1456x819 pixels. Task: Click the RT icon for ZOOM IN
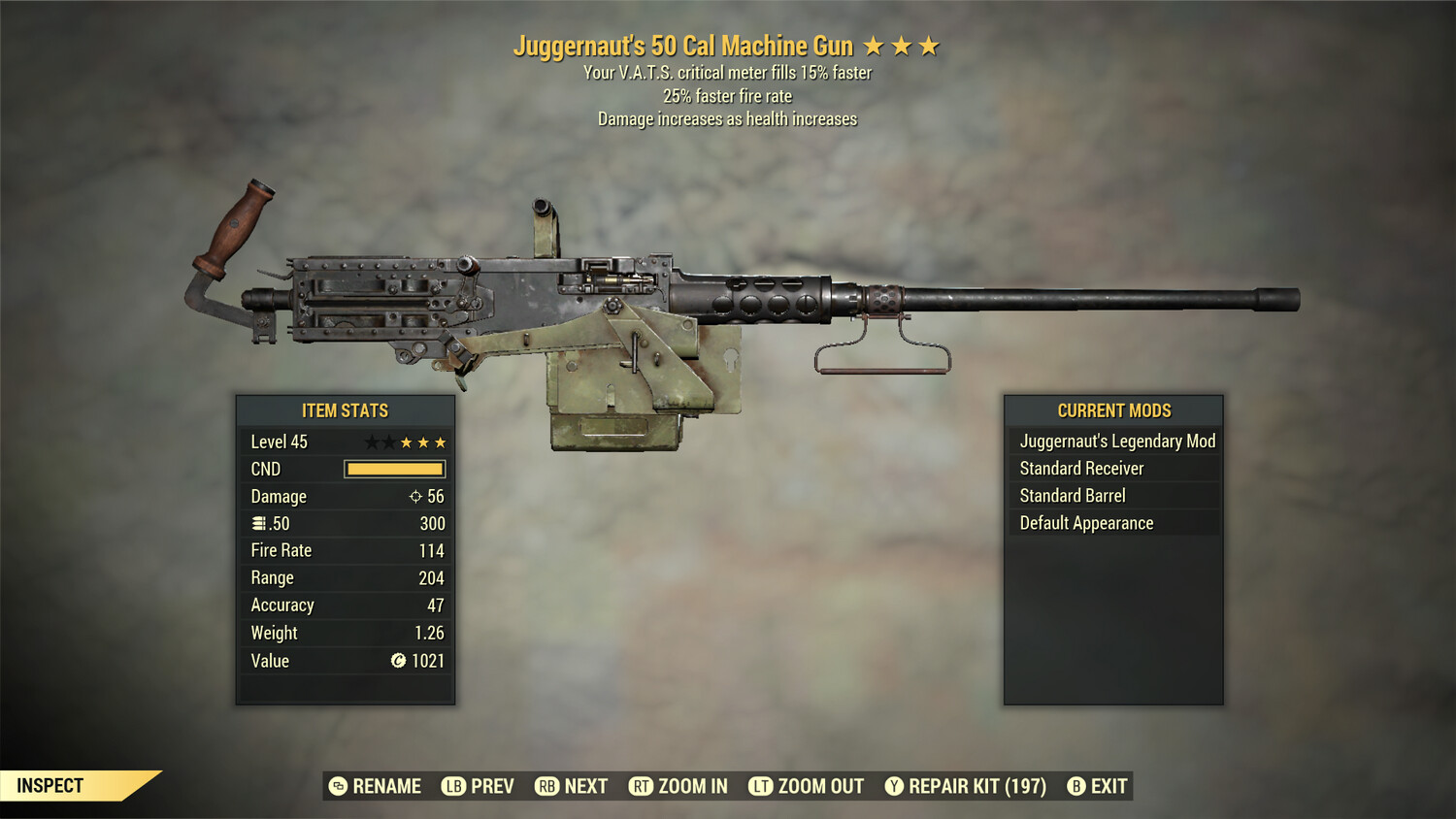[642, 786]
